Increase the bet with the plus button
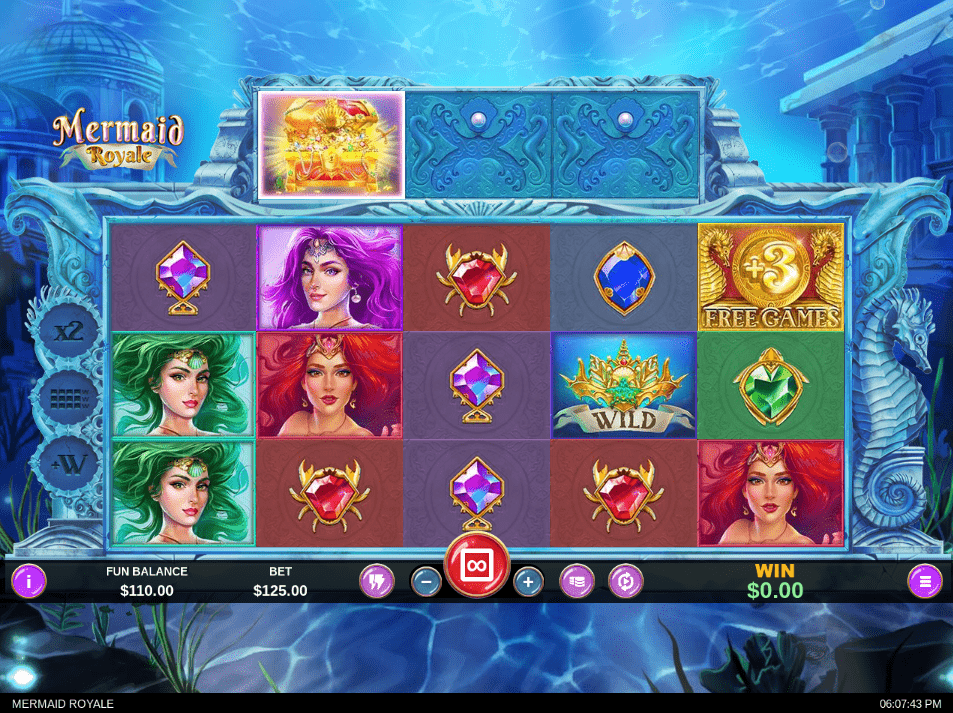 (528, 581)
